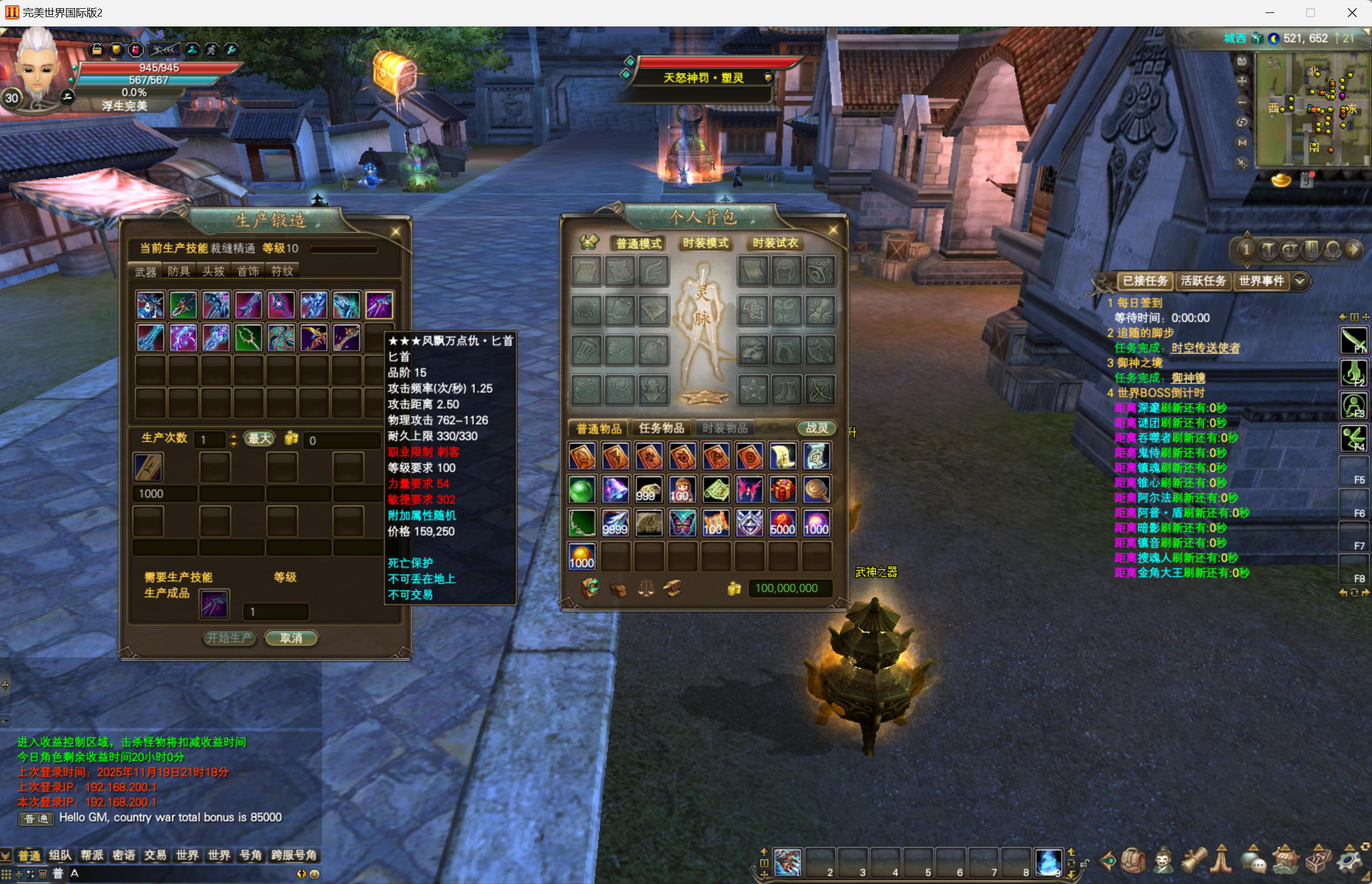Image resolution: width=1372 pixels, height=884 pixels.
Task: Open the 首饰 crafting tab
Action: 248,271
